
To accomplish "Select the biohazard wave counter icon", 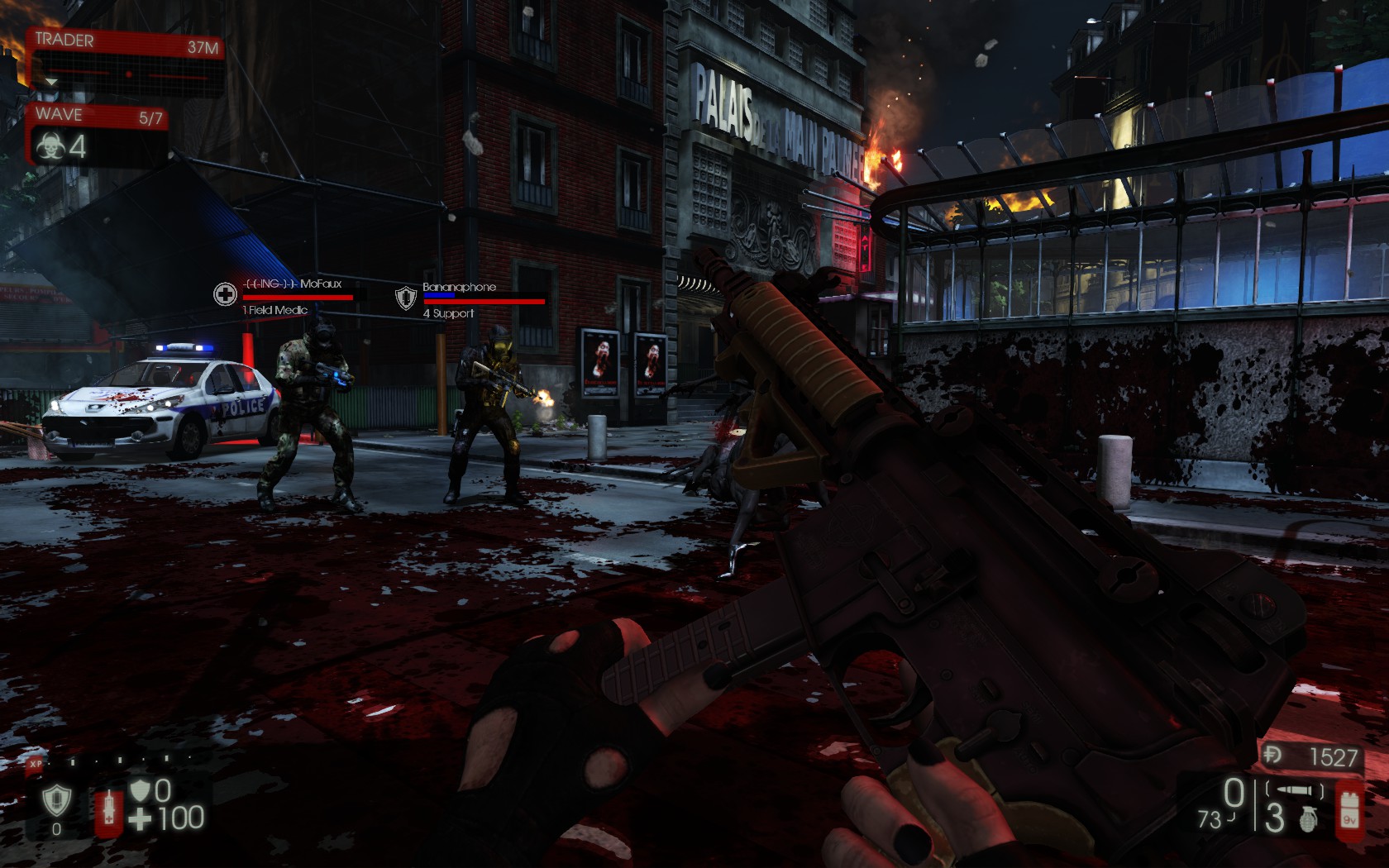I will point(51,147).
